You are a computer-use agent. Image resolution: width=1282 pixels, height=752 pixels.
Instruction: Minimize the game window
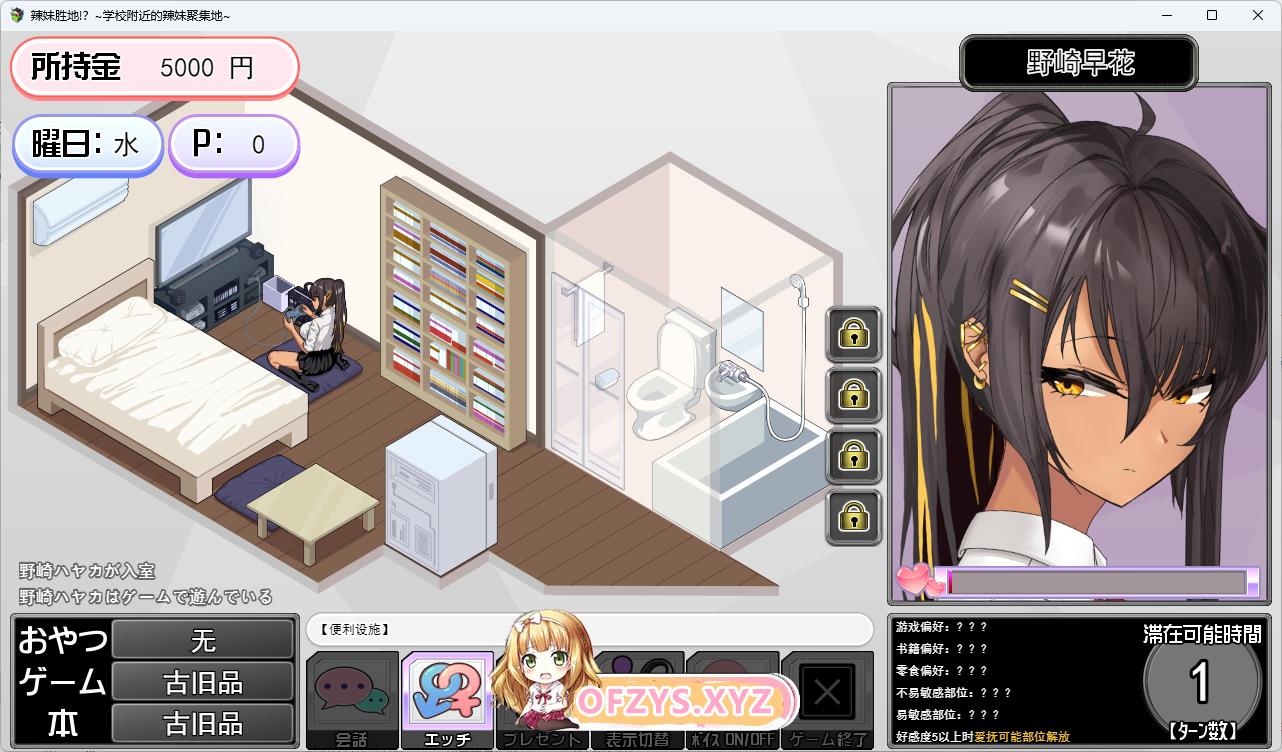tap(1166, 16)
